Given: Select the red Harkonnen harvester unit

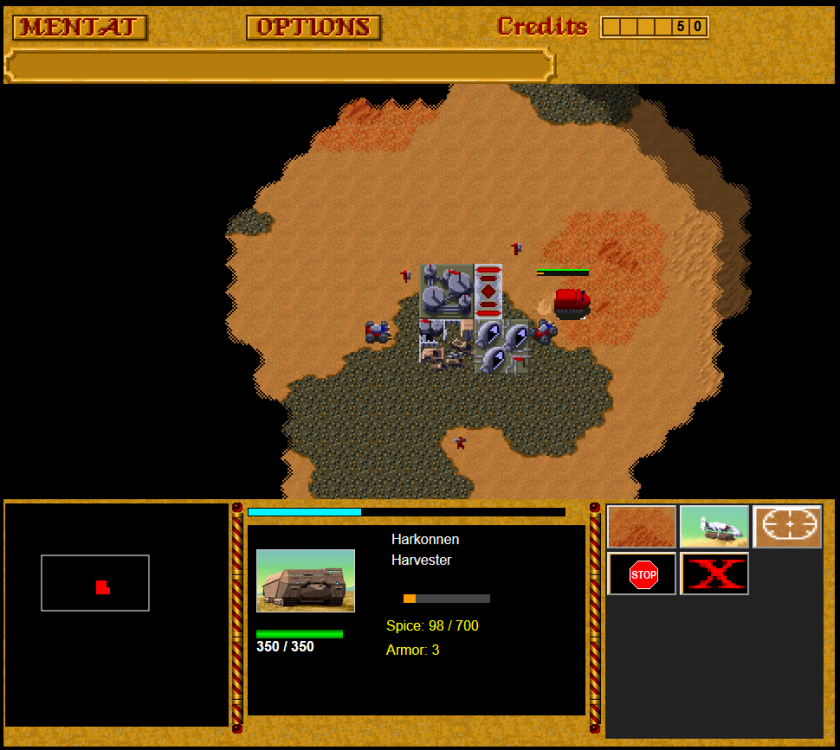Looking at the screenshot, I should click(x=571, y=301).
